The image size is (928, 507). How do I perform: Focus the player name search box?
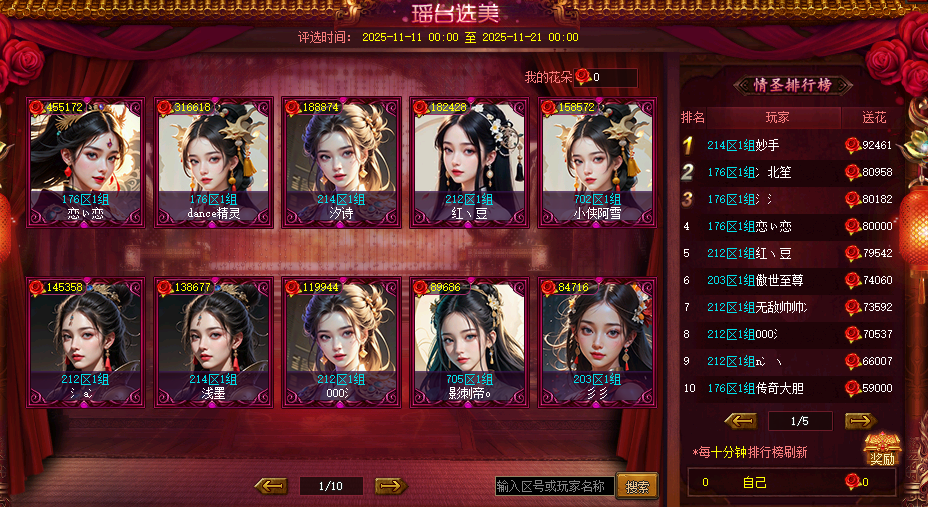(553, 486)
